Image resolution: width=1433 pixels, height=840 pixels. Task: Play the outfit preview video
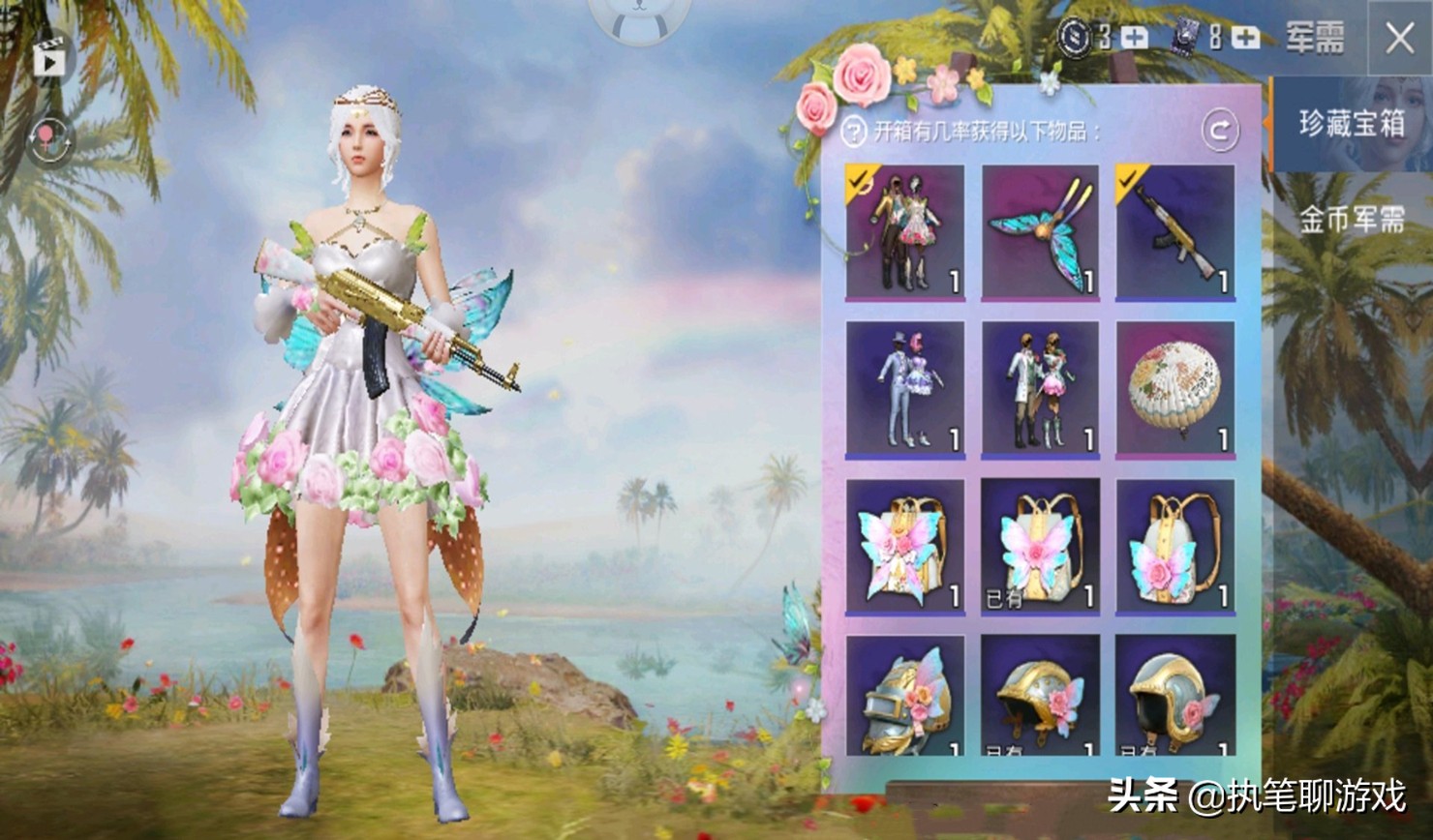pos(48,61)
